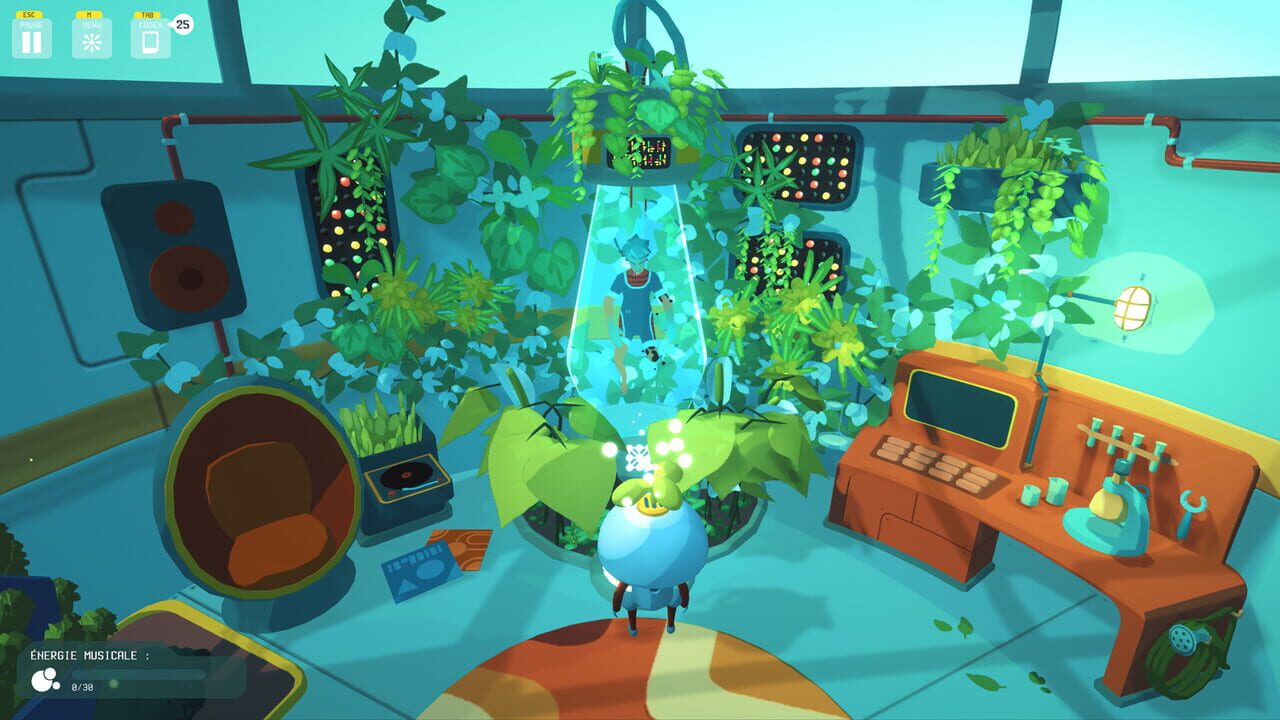This screenshot has height=720, width=1280.
Task: Click the Pause icon in the HUD
Action: pyautogui.click(x=31, y=40)
